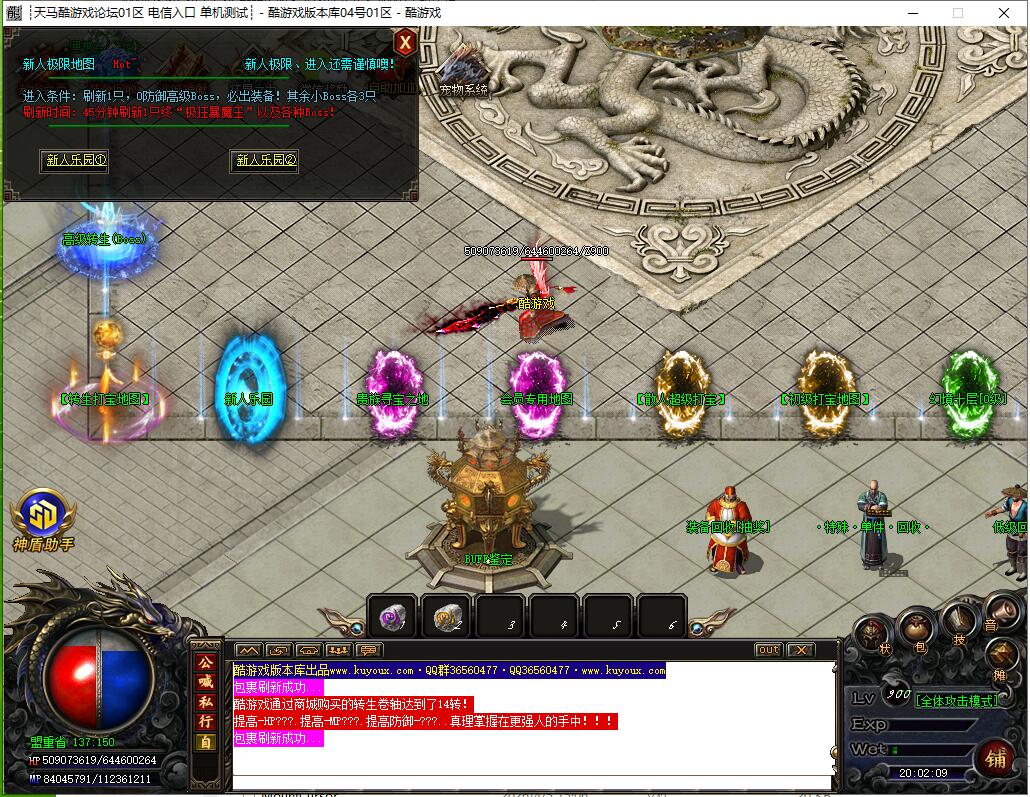This screenshot has height=797, width=1030.
Task: Use the purple rune stone in hotbar slot 1
Action: [392, 617]
